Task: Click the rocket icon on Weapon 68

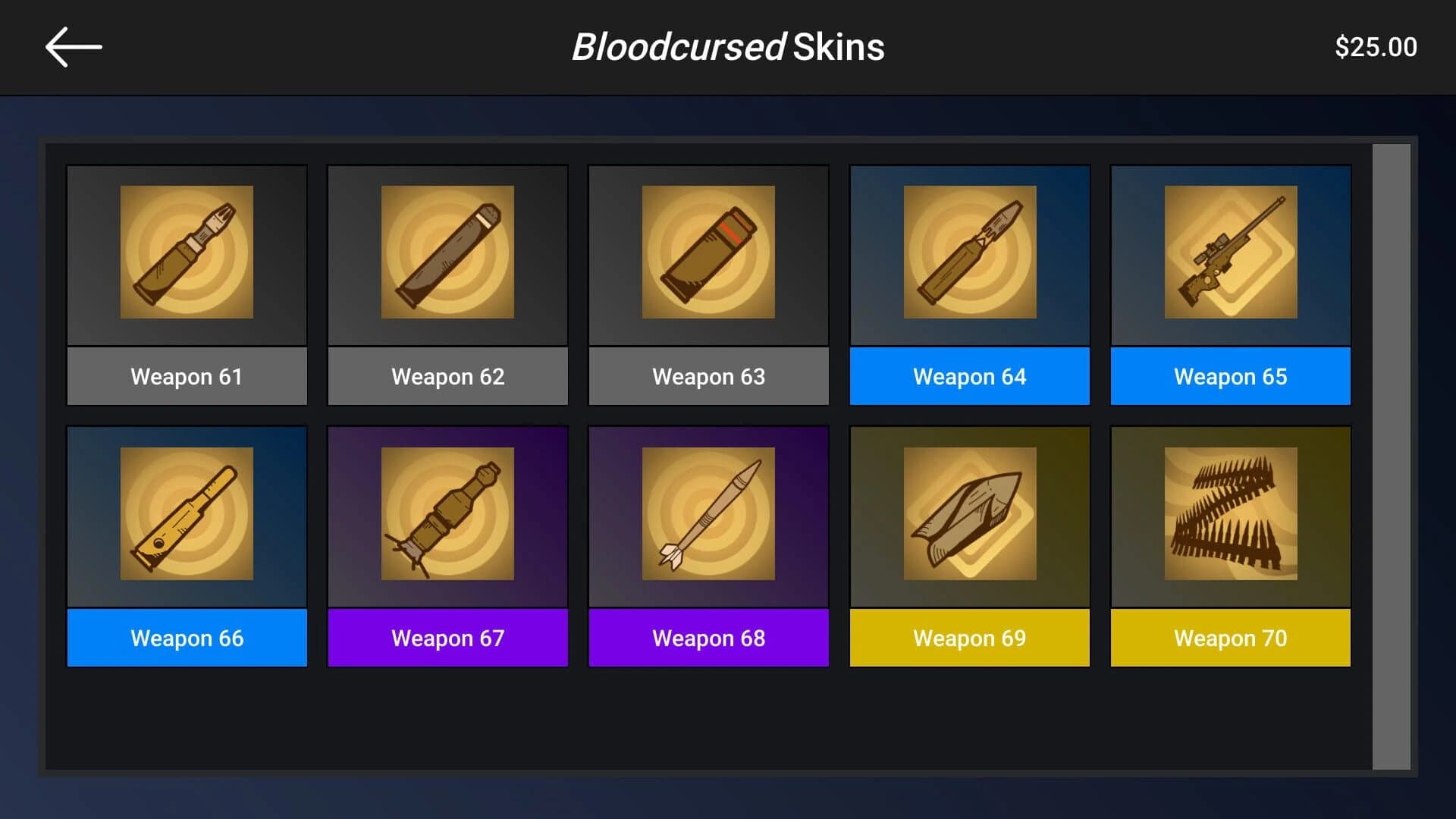Action: pyautogui.click(x=708, y=516)
